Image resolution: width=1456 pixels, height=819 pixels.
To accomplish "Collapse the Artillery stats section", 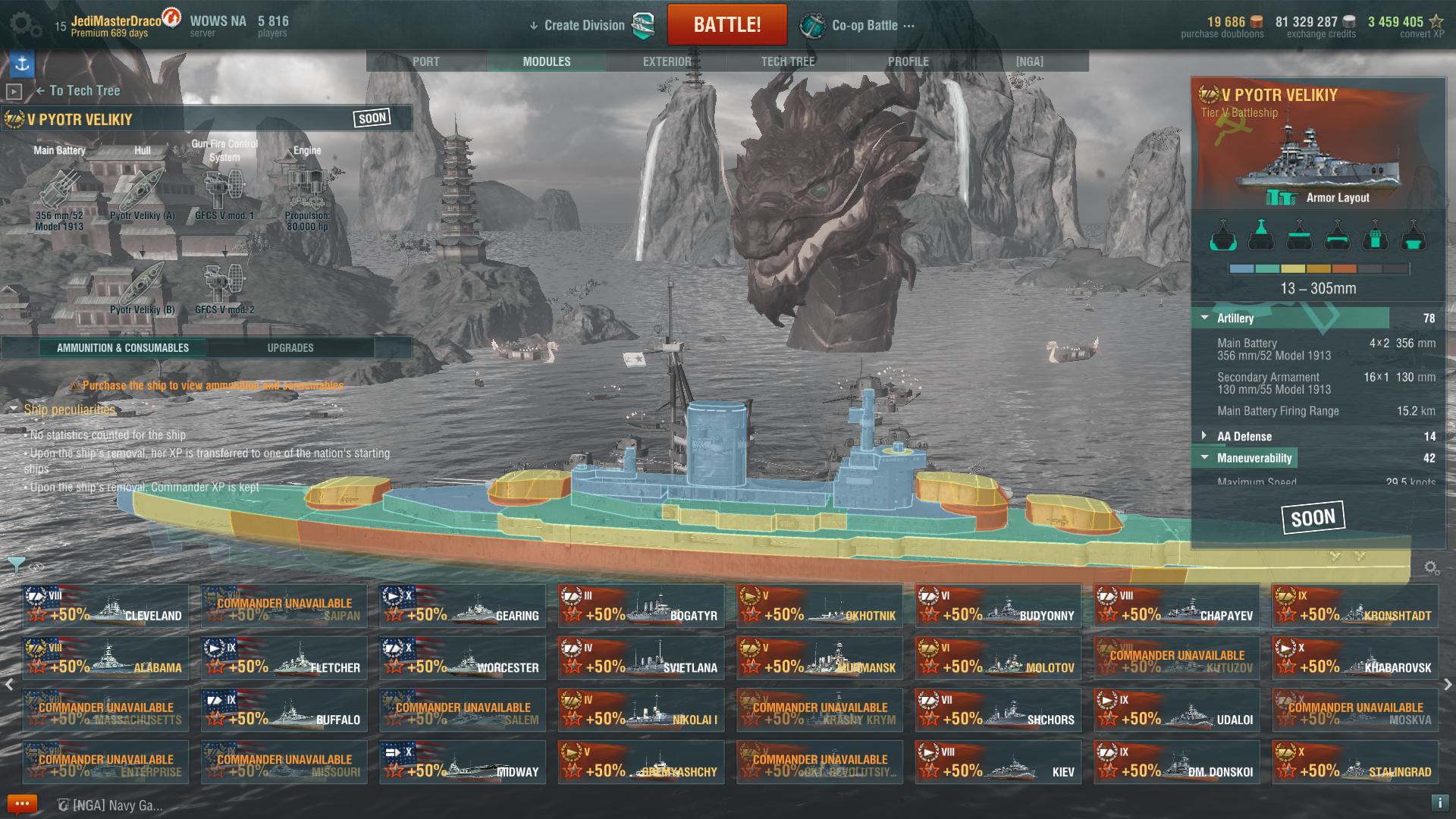I will (x=1205, y=318).
